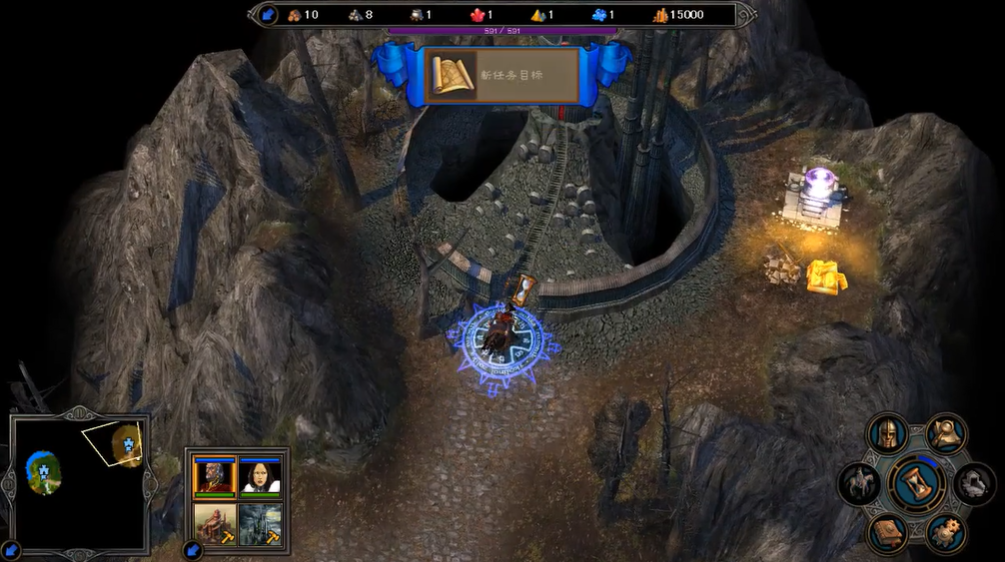Open the brown castle town thumbnail
The height and width of the screenshot is (562, 1005).
pos(215,523)
